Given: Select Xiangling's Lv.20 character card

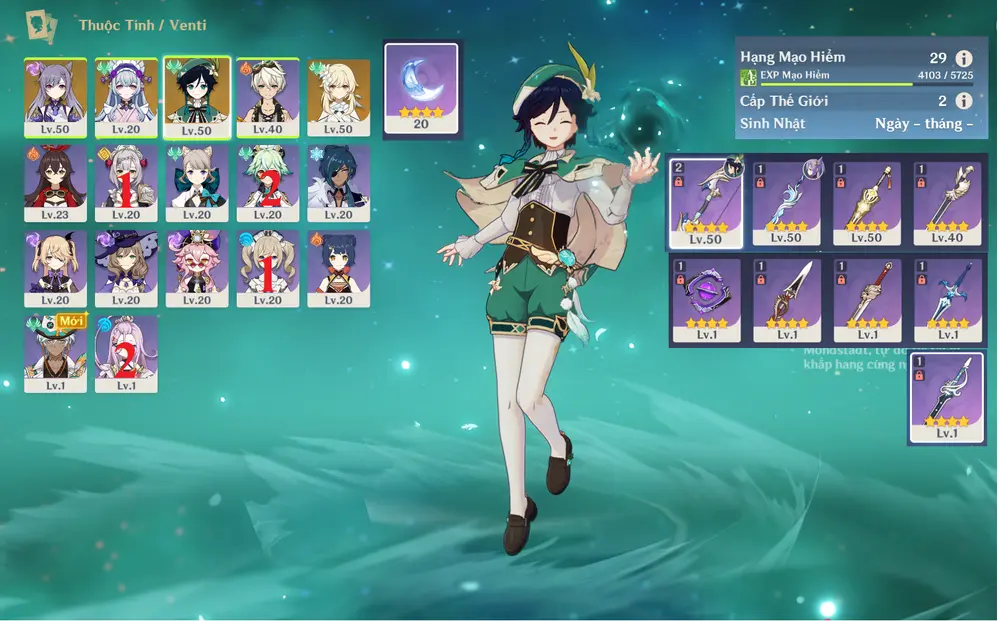Looking at the screenshot, I should (x=338, y=269).
